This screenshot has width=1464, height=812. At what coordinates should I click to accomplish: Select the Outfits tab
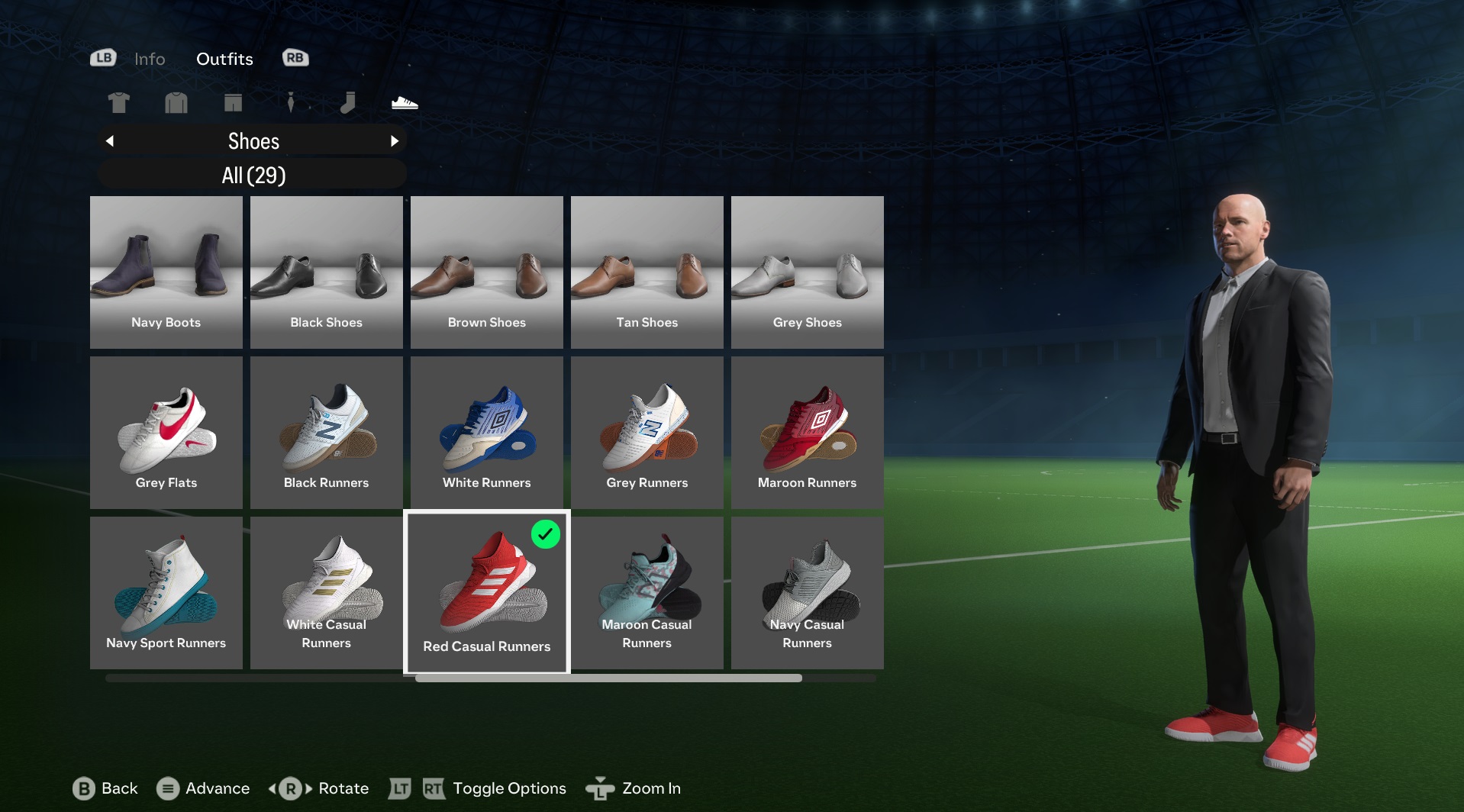(225, 59)
